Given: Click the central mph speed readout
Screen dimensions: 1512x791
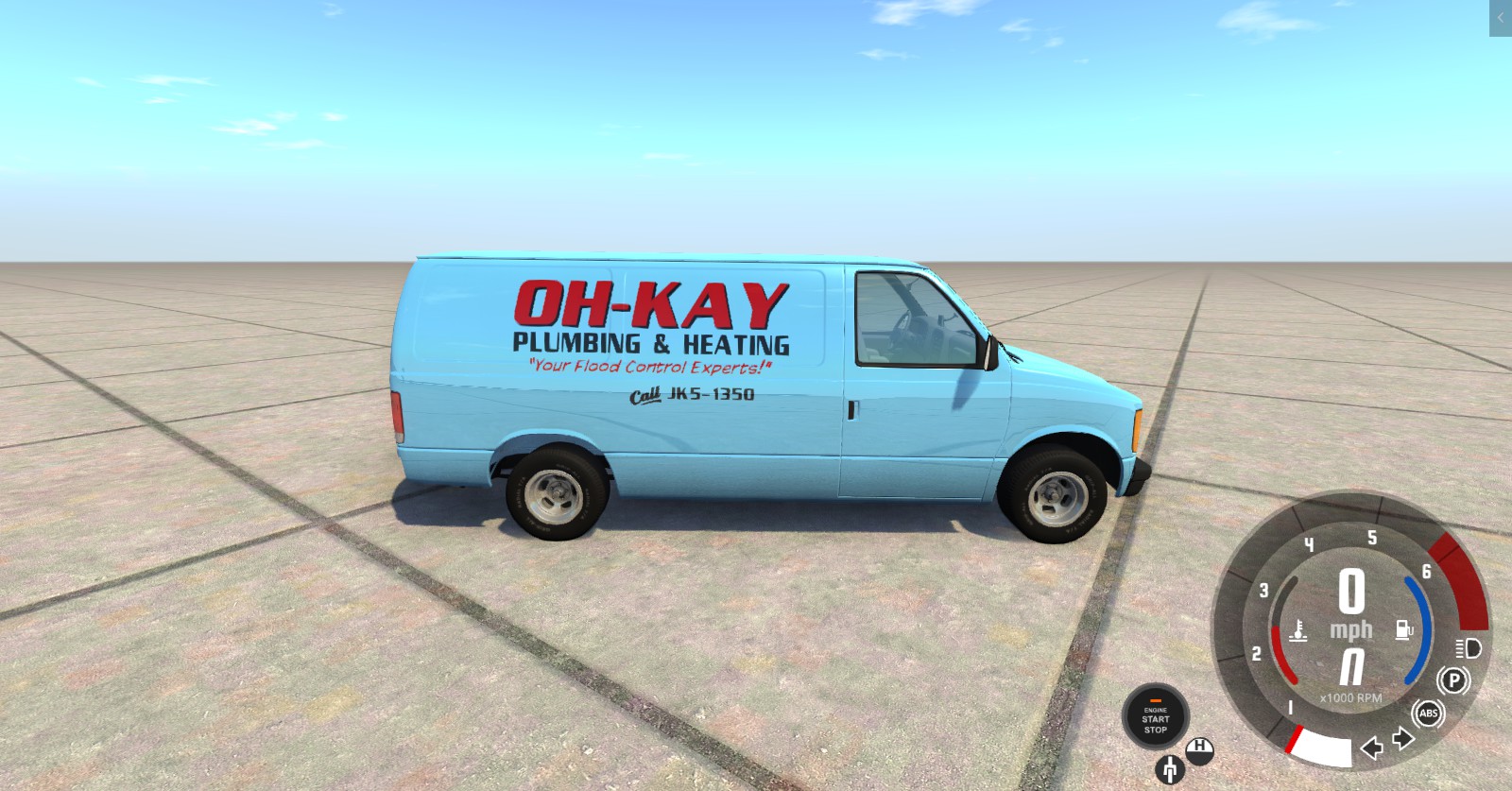Looking at the screenshot, I should pyautogui.click(x=1353, y=605).
